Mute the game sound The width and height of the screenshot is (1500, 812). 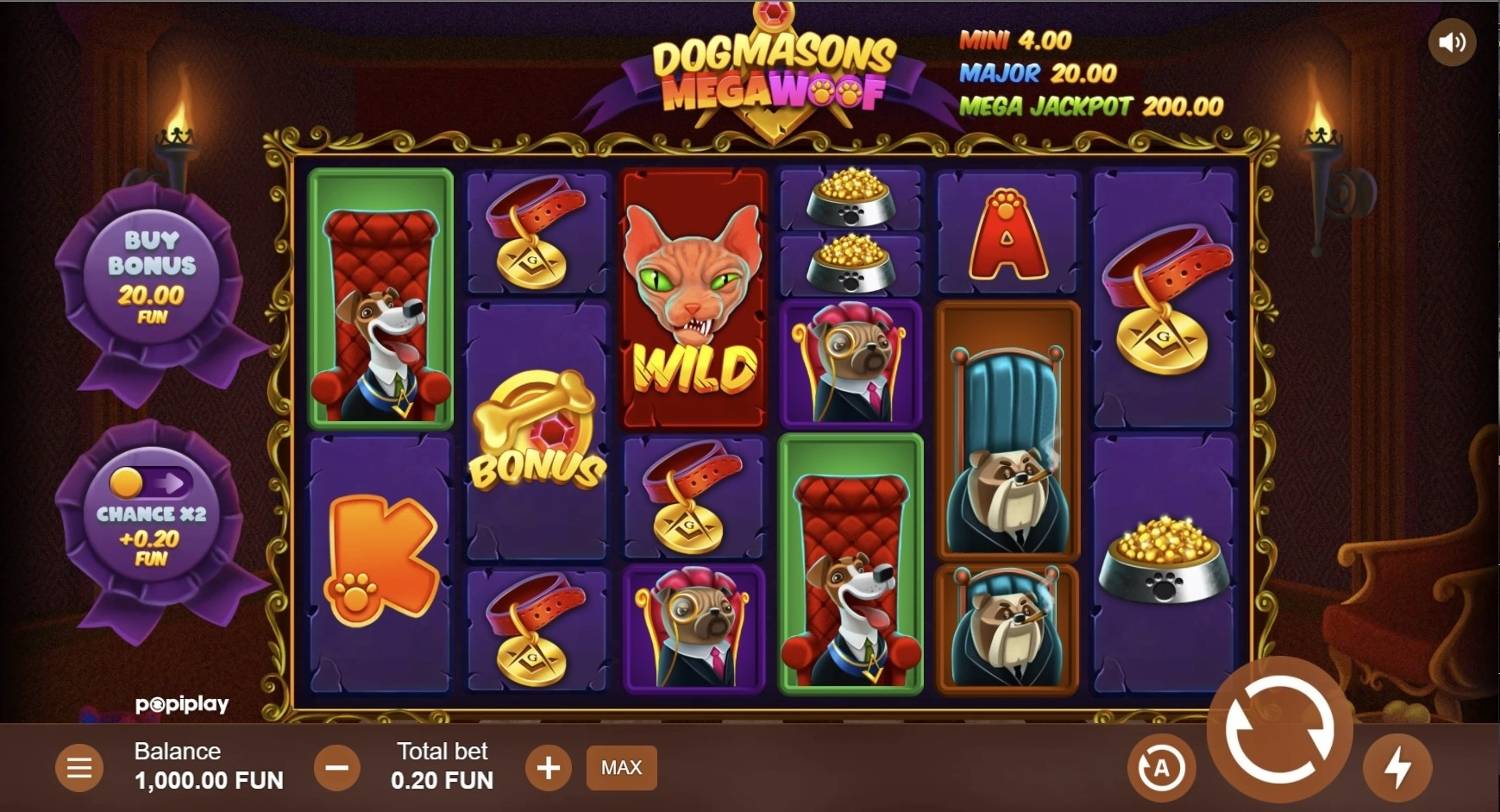click(x=1452, y=41)
